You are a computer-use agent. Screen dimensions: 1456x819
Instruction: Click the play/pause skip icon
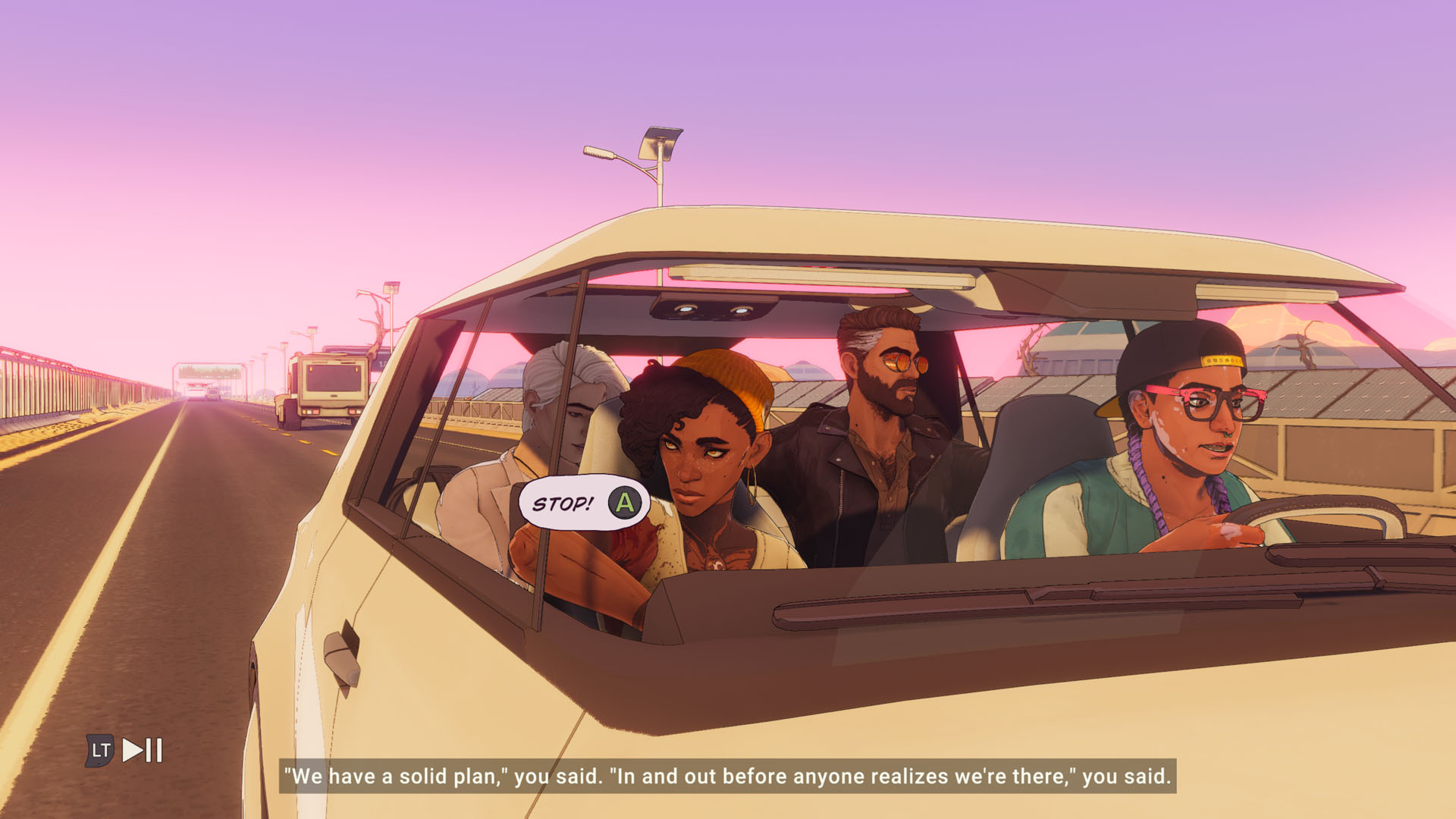tap(143, 750)
